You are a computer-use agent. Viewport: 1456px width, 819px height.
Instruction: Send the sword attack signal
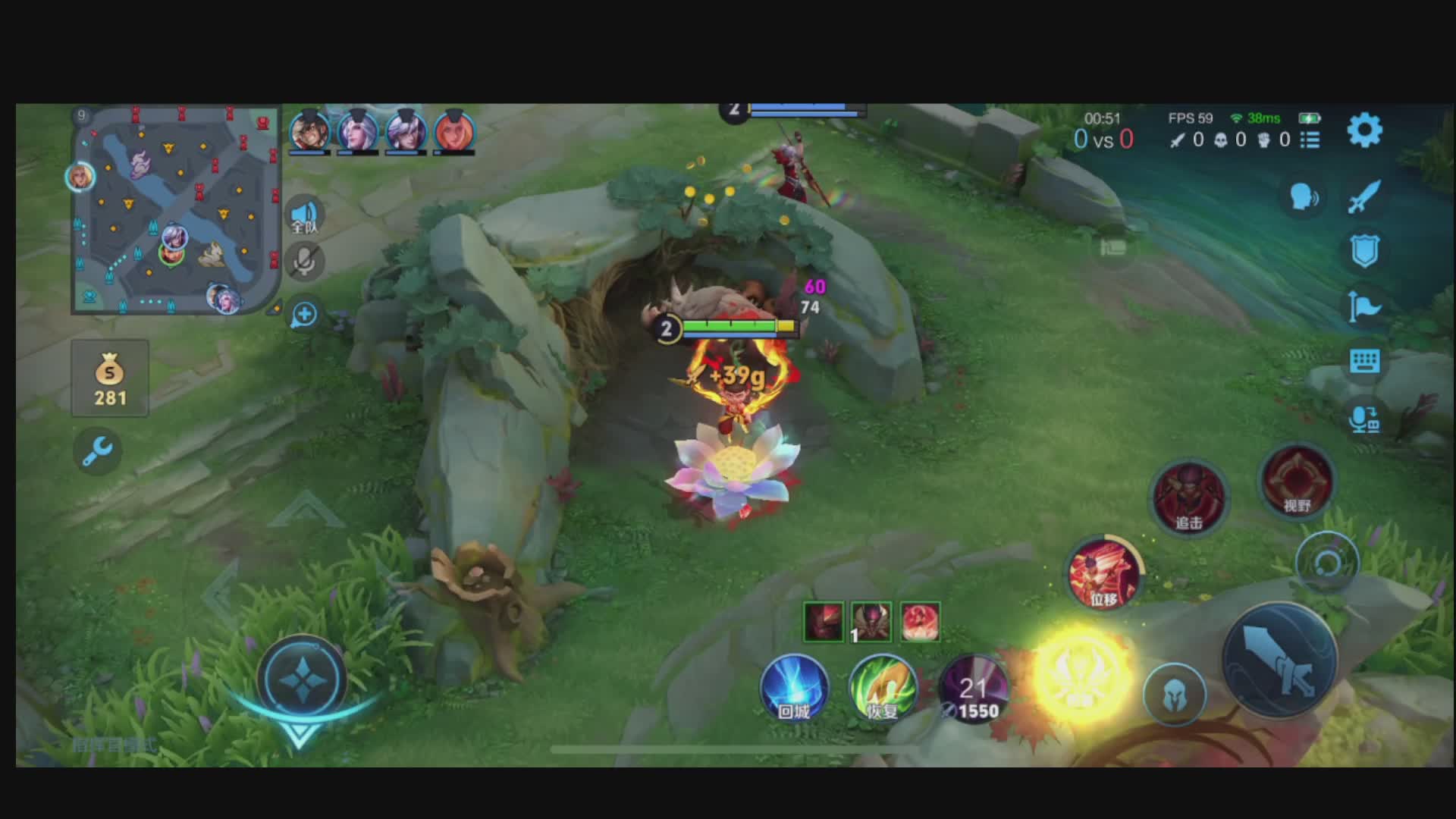click(1364, 196)
